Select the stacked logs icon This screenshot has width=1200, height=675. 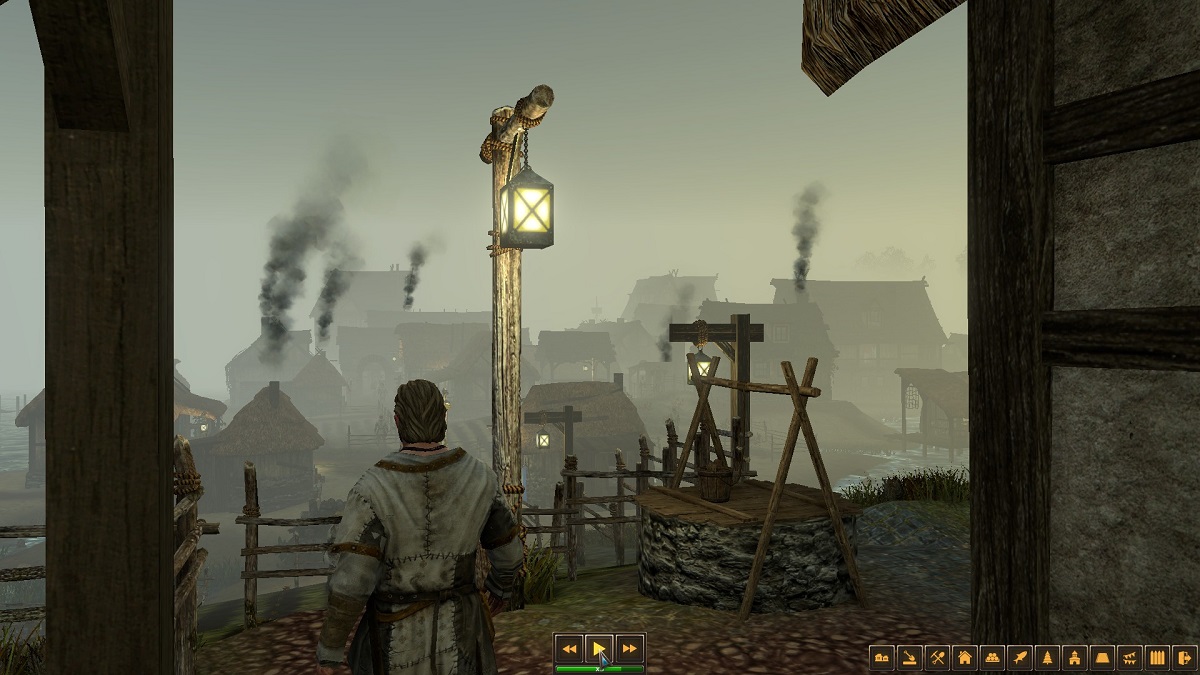coord(992,657)
